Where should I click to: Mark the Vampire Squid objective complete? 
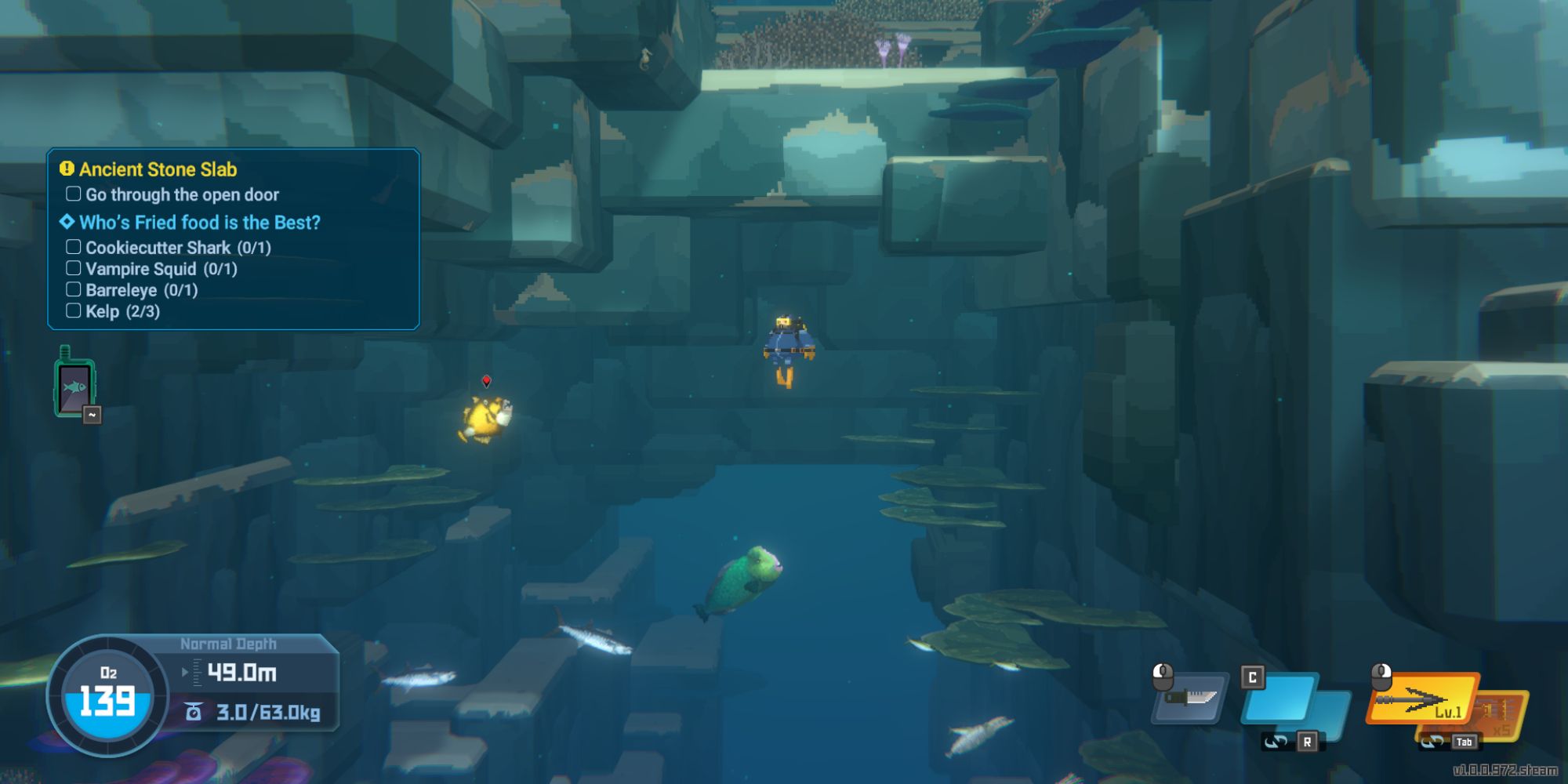[x=73, y=268]
